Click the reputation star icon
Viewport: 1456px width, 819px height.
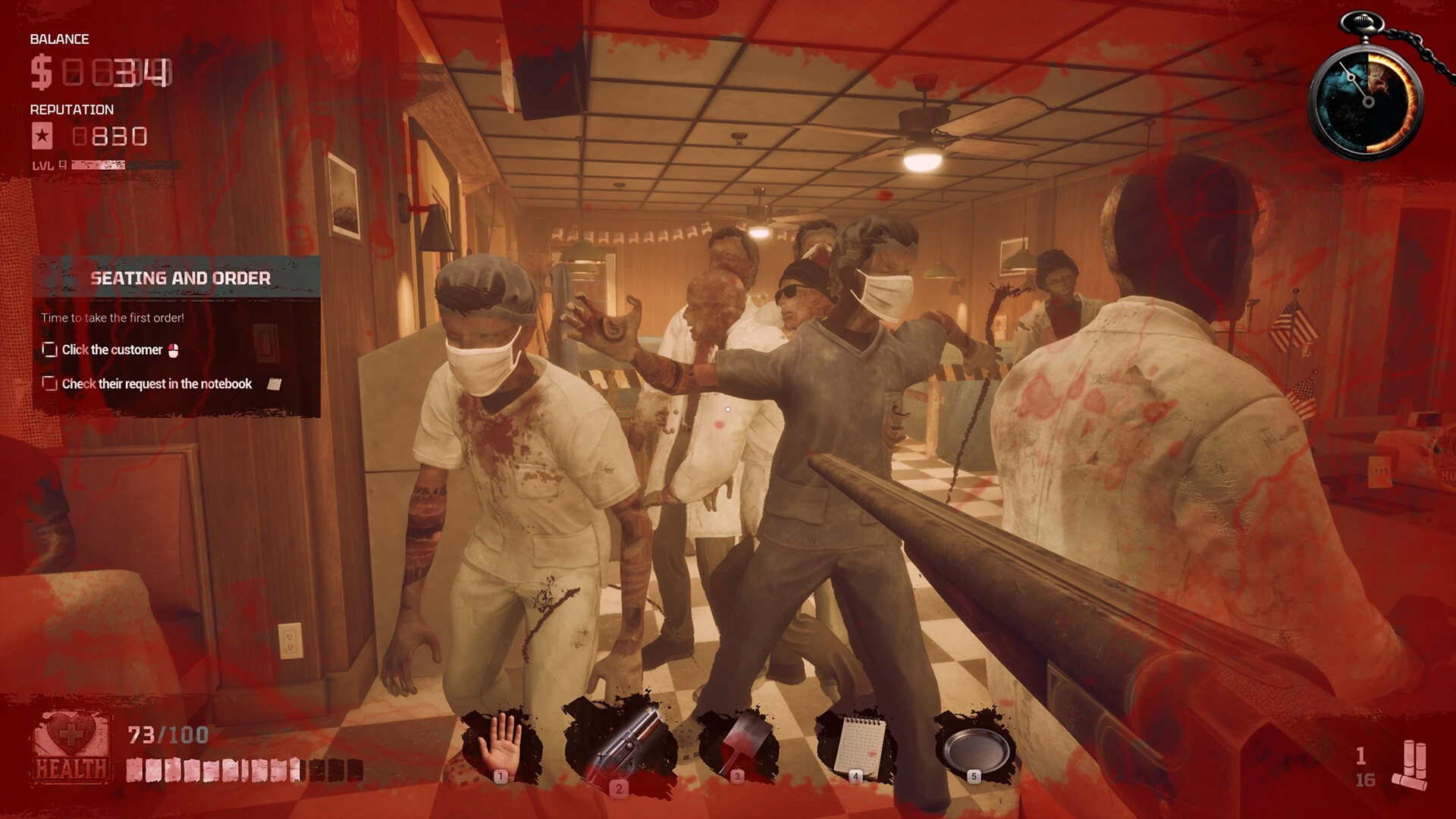[43, 137]
